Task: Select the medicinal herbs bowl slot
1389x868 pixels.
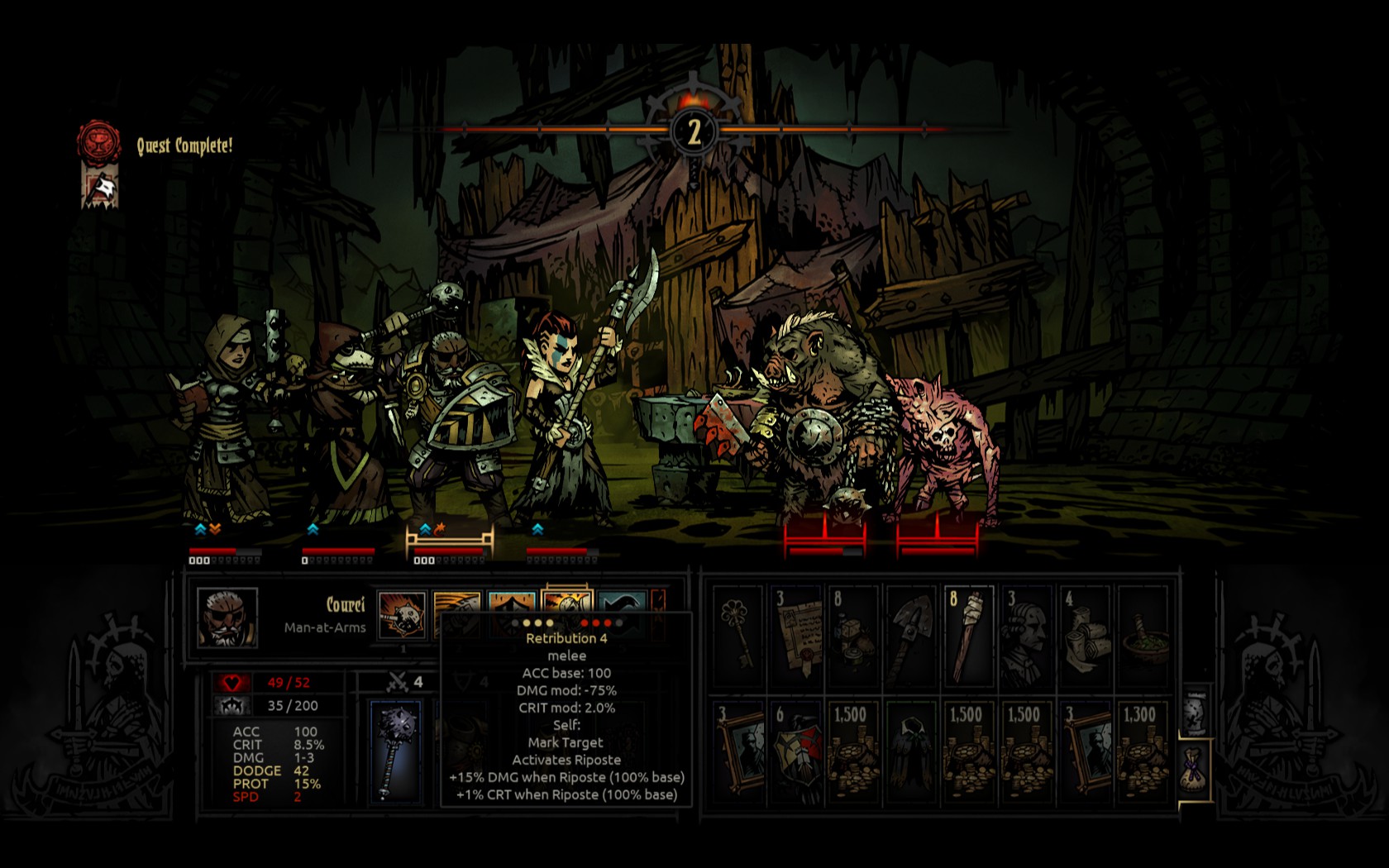Action: click(x=1143, y=635)
